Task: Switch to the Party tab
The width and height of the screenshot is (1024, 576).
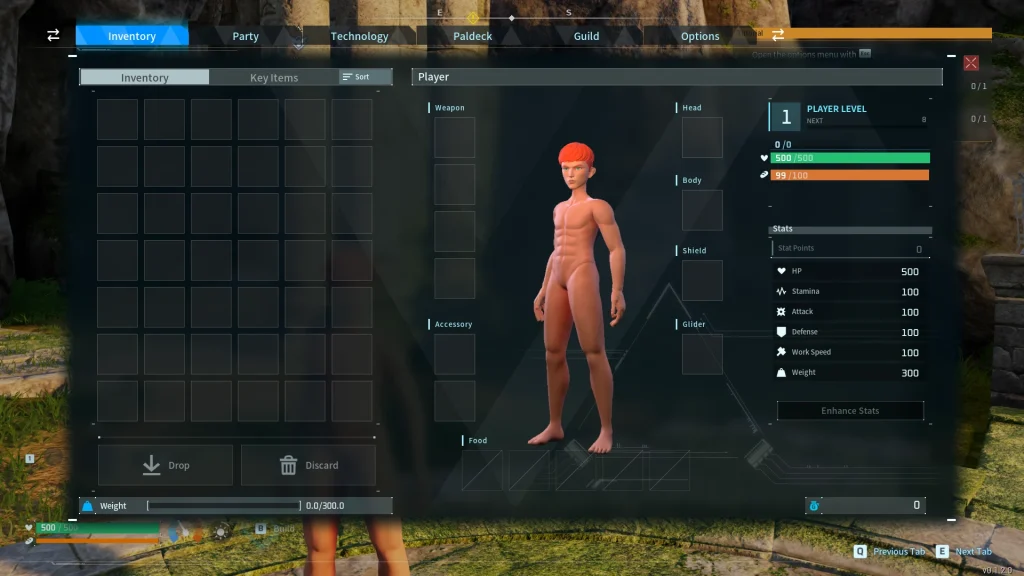Action: coord(245,36)
